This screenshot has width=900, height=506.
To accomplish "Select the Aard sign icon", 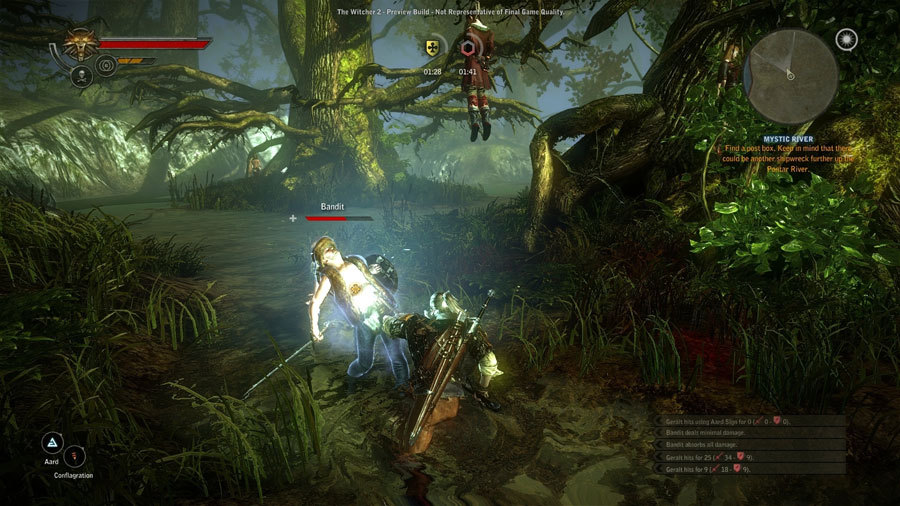I will coord(51,441).
